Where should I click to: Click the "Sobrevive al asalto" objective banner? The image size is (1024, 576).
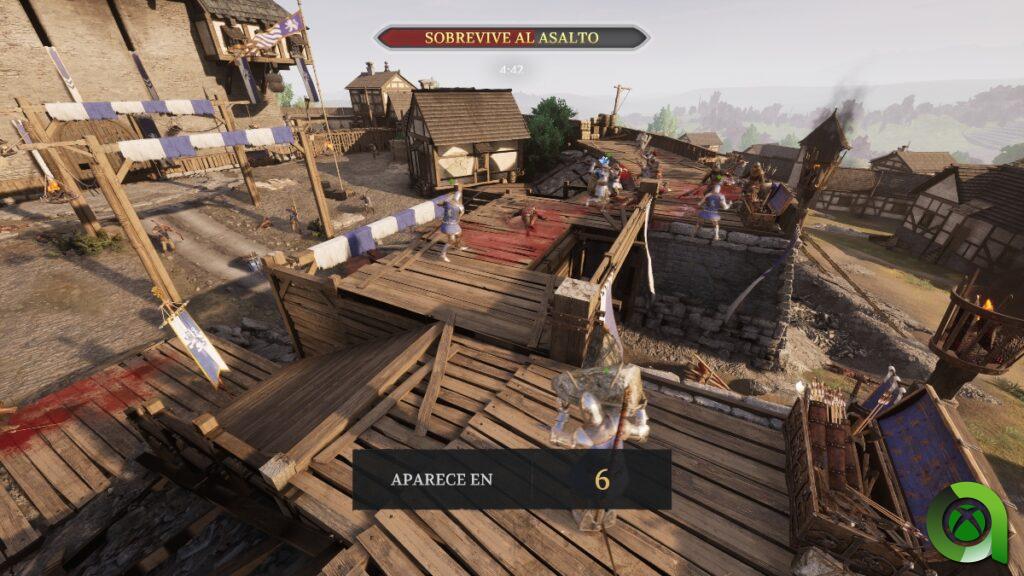(511, 38)
